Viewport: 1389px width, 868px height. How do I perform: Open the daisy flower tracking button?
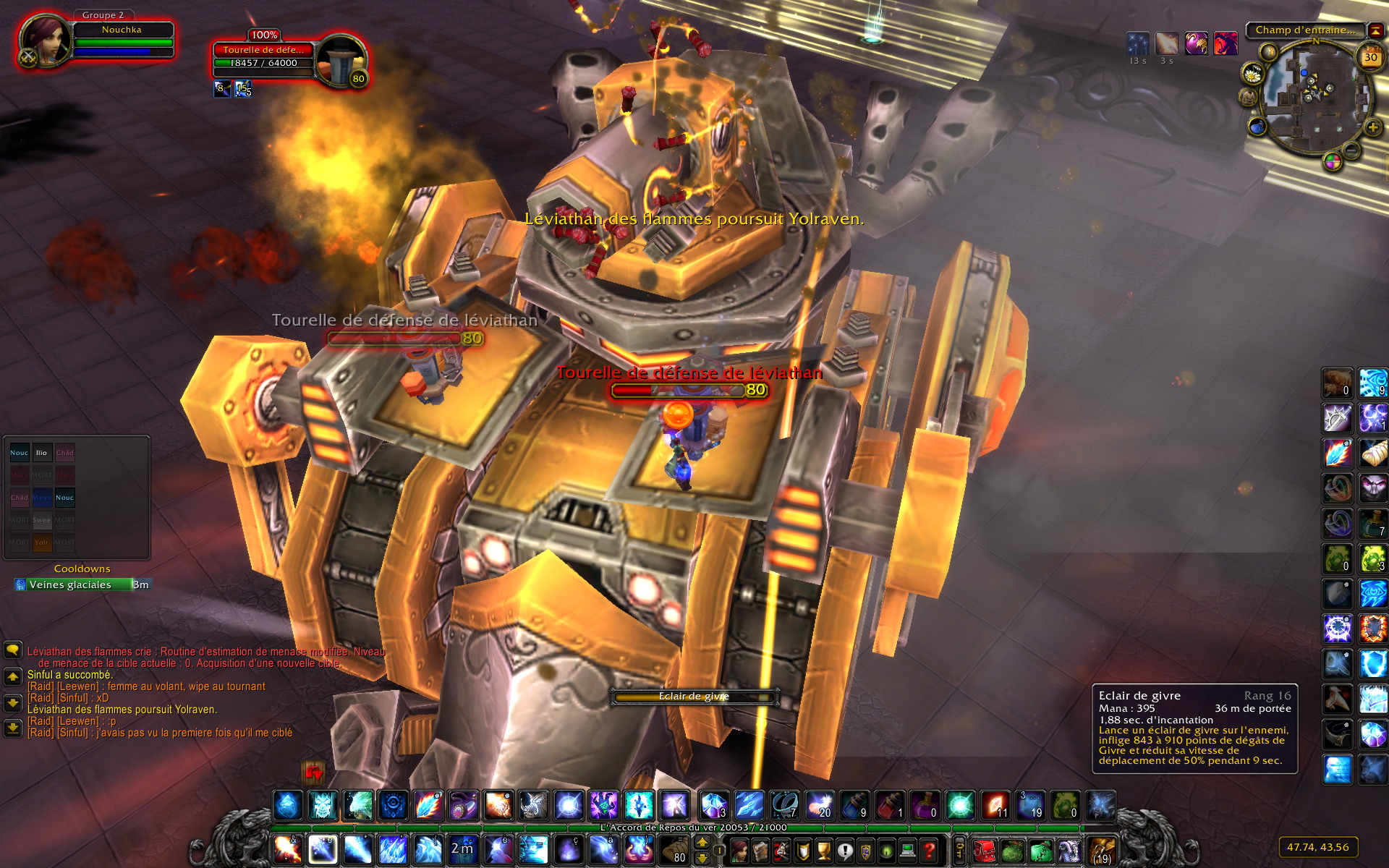[1252, 74]
